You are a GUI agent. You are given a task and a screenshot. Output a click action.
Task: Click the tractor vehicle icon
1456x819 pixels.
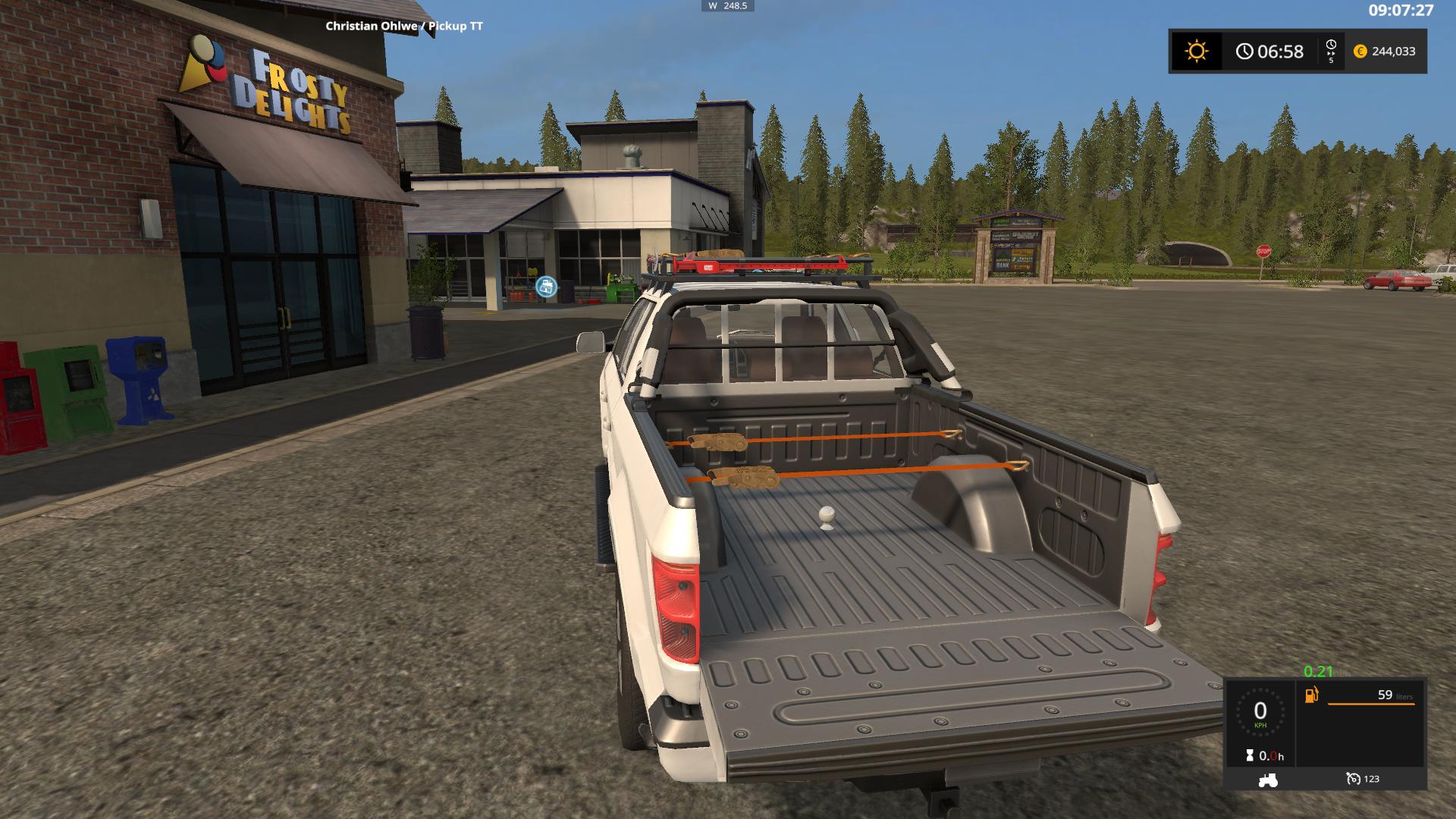pyautogui.click(x=1267, y=779)
